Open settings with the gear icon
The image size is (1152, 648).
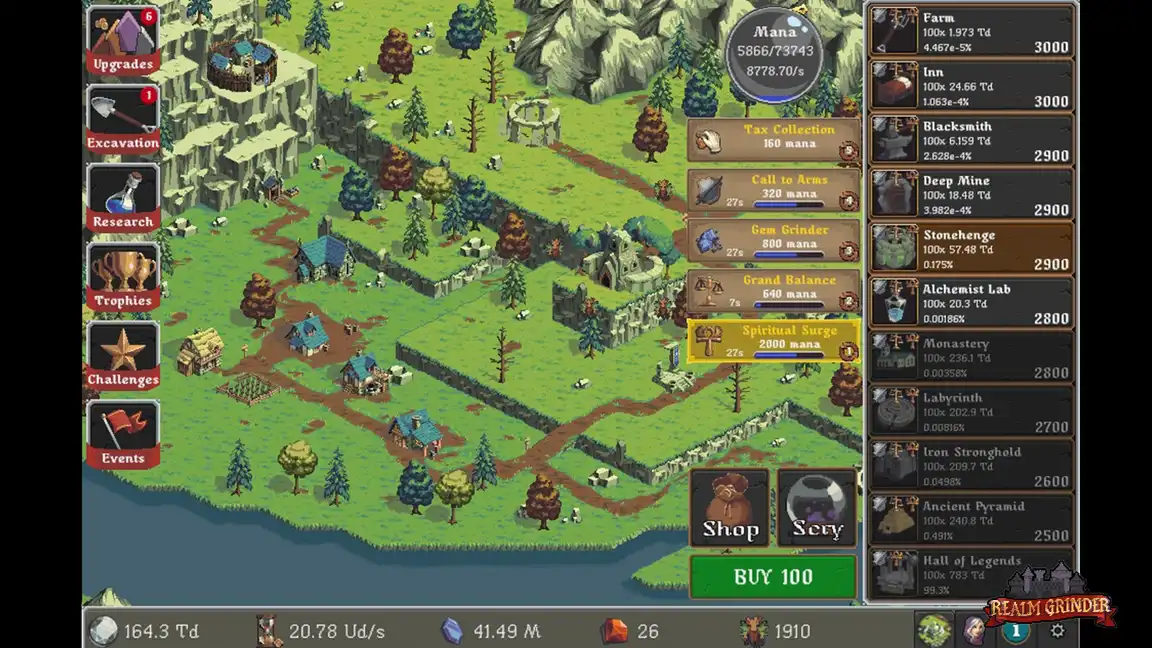pos(1058,631)
